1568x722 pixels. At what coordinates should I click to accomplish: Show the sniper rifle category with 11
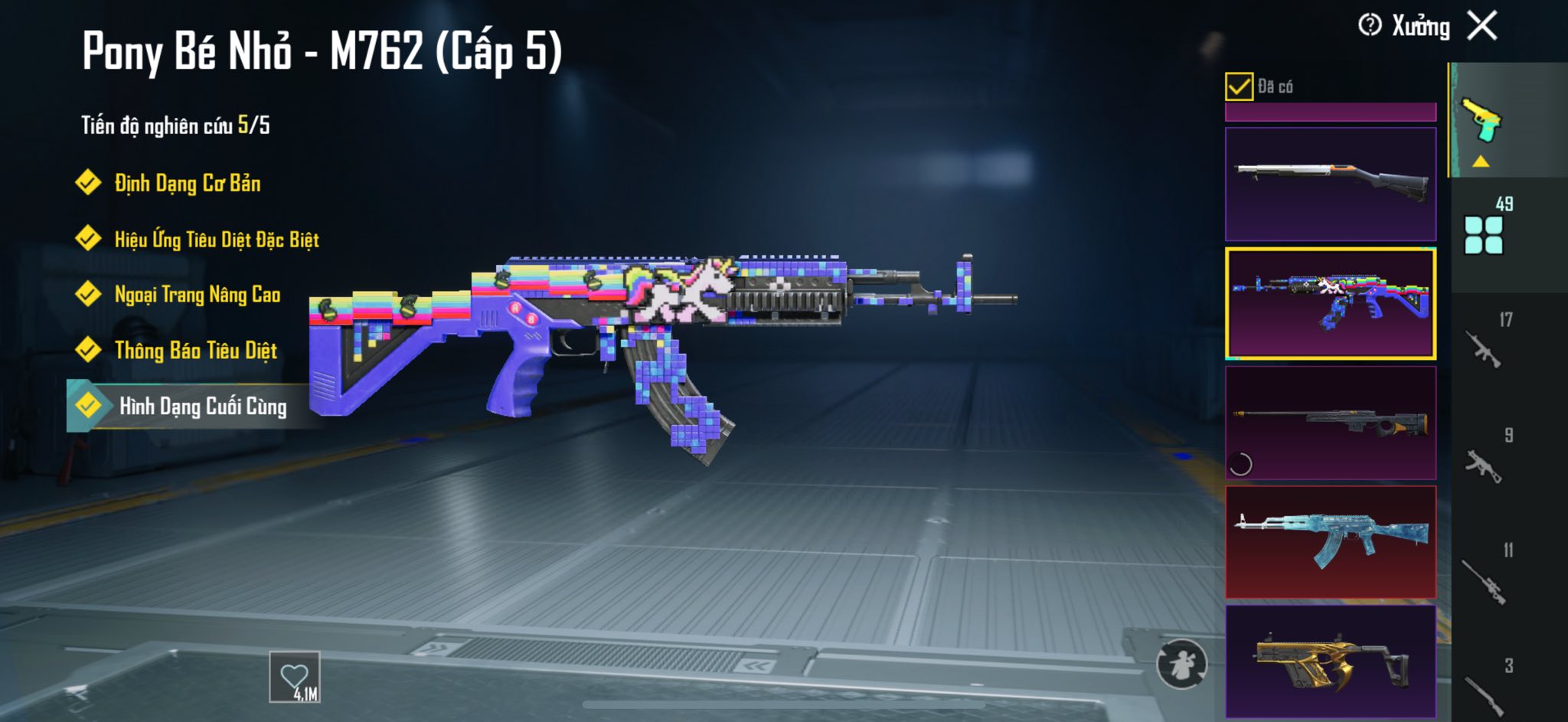coord(1485,576)
